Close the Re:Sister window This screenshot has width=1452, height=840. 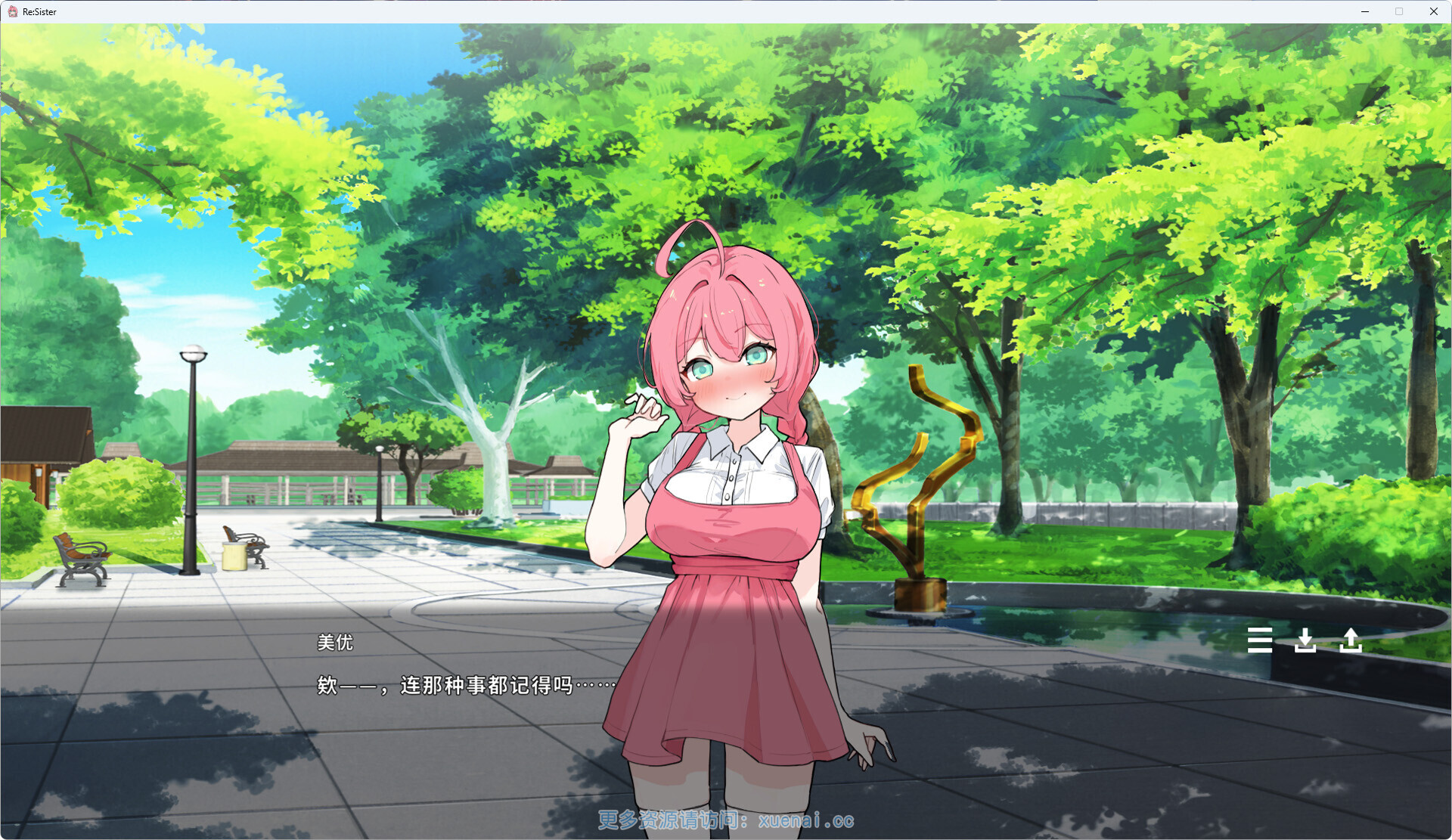click(1433, 11)
